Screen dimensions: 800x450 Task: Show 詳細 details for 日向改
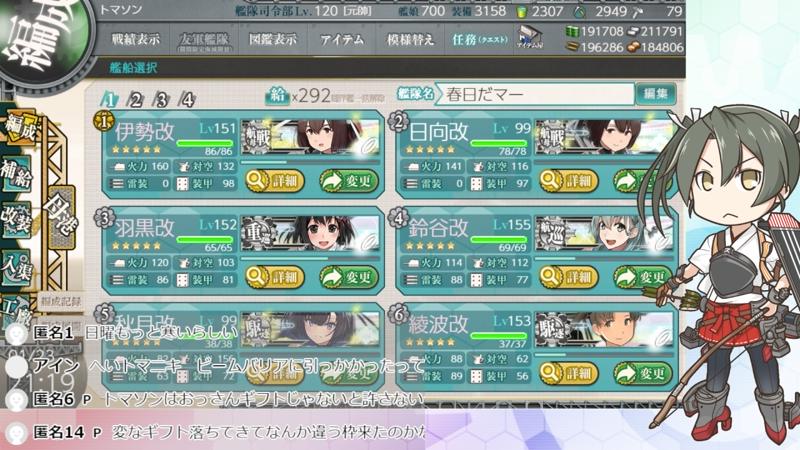click(567, 181)
